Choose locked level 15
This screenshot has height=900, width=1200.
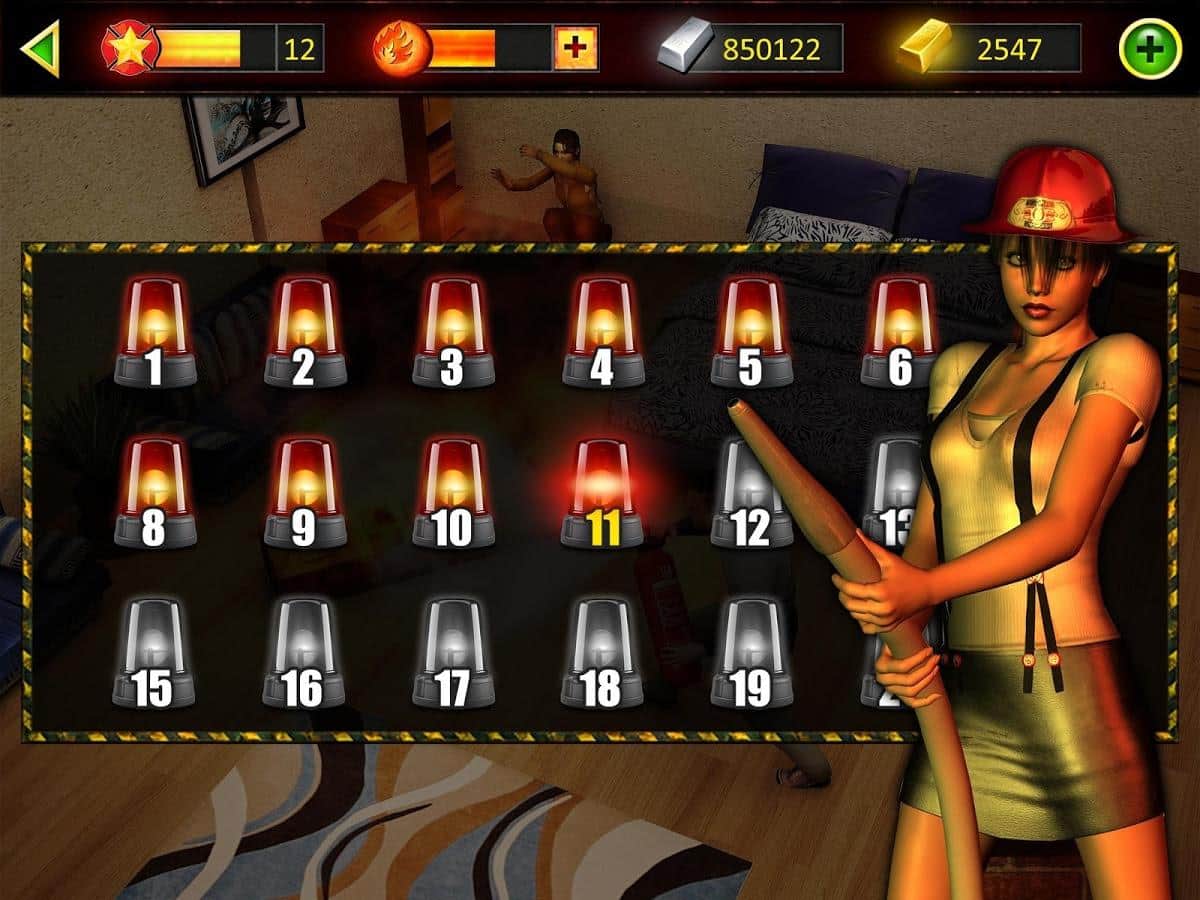pos(153,653)
